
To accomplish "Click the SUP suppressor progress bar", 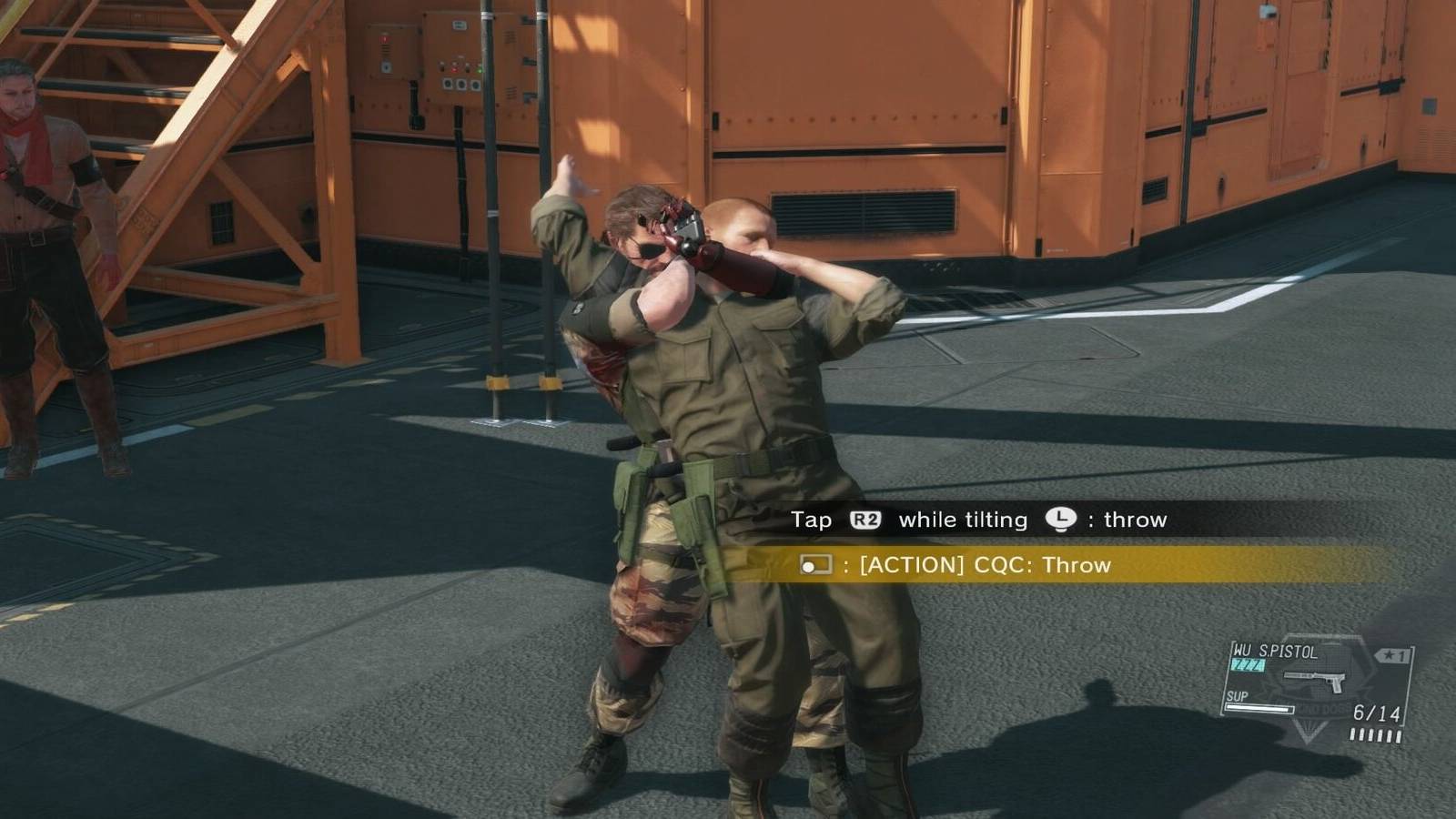I will (x=1259, y=709).
